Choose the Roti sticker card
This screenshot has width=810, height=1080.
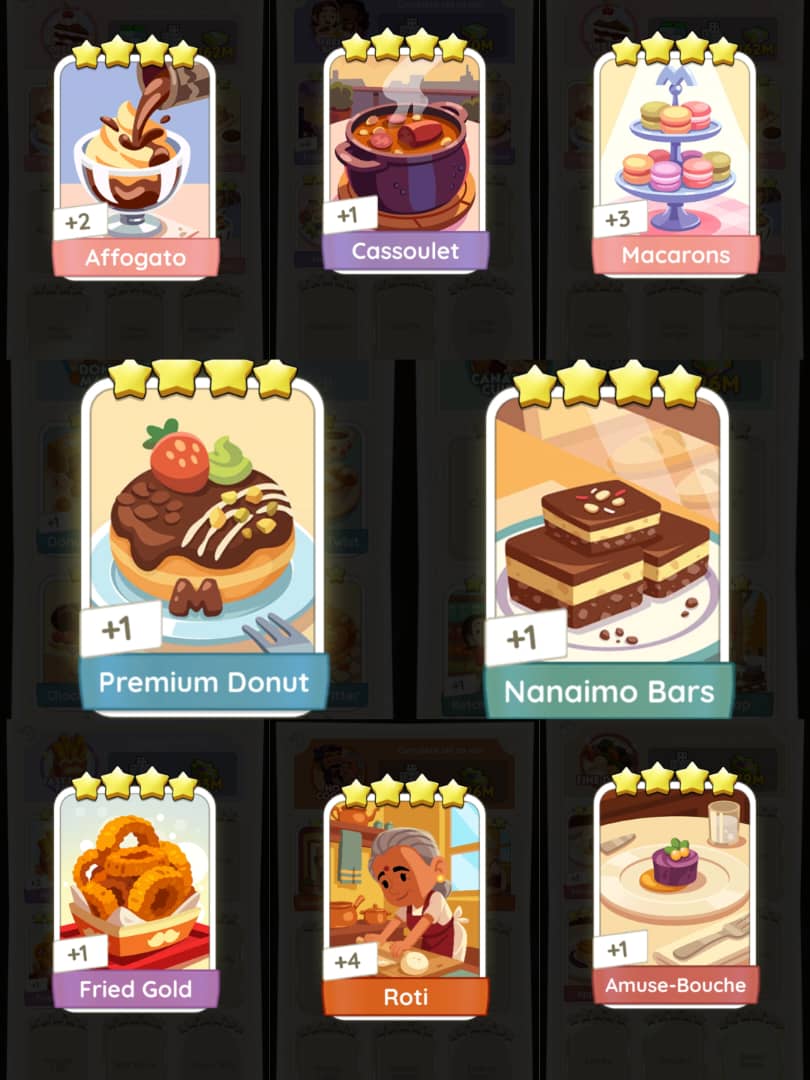tap(405, 895)
